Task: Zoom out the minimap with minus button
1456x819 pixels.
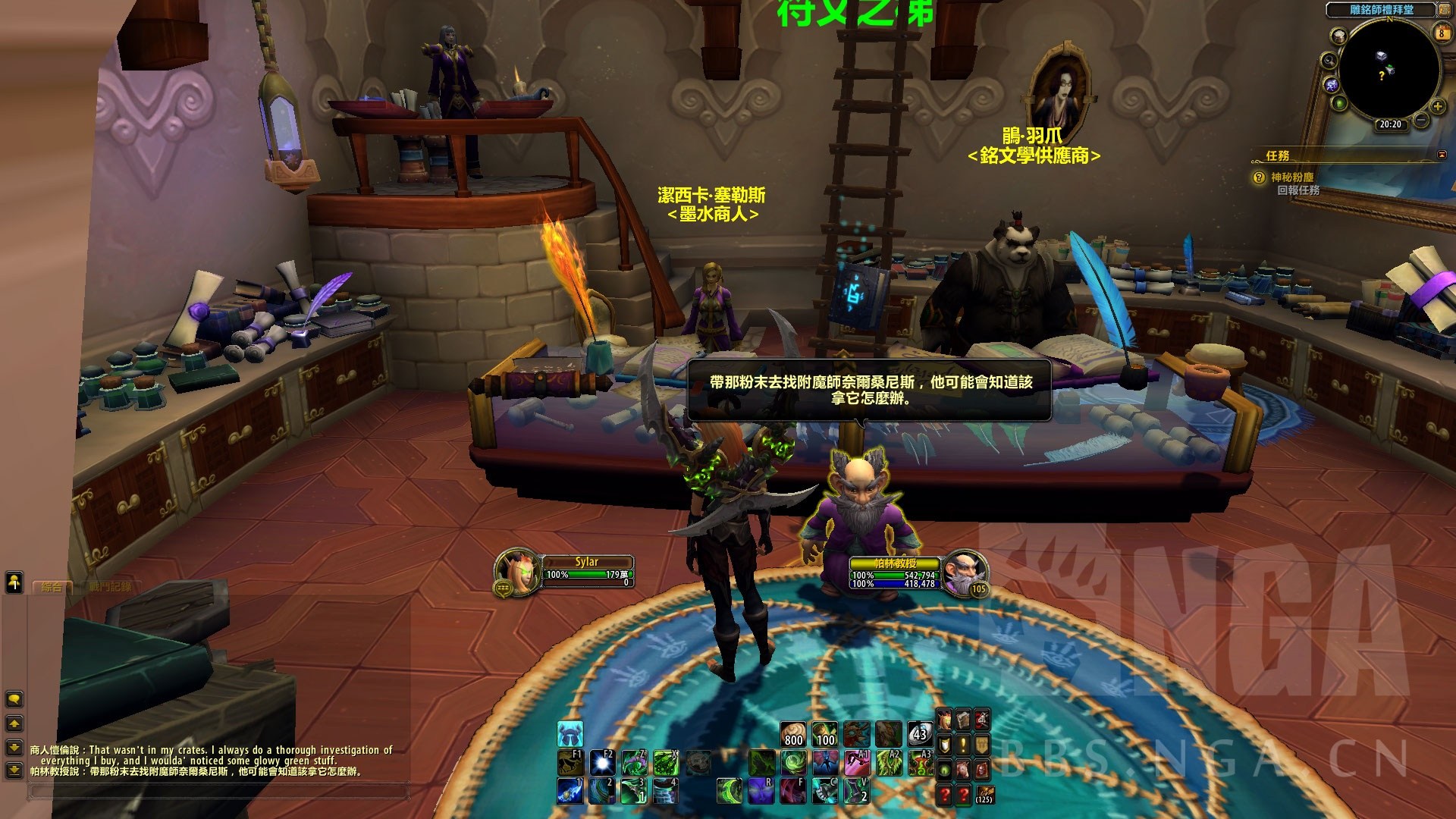Action: (1422, 120)
